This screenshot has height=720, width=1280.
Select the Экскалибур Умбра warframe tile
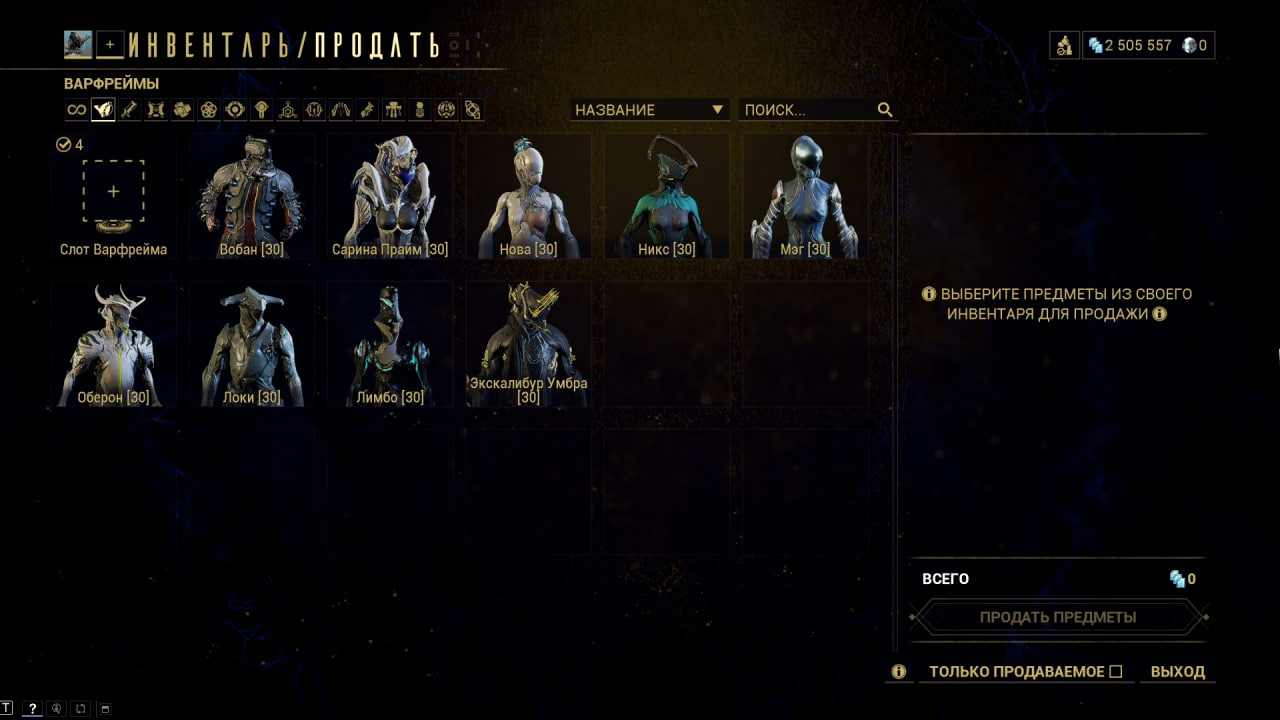[528, 344]
